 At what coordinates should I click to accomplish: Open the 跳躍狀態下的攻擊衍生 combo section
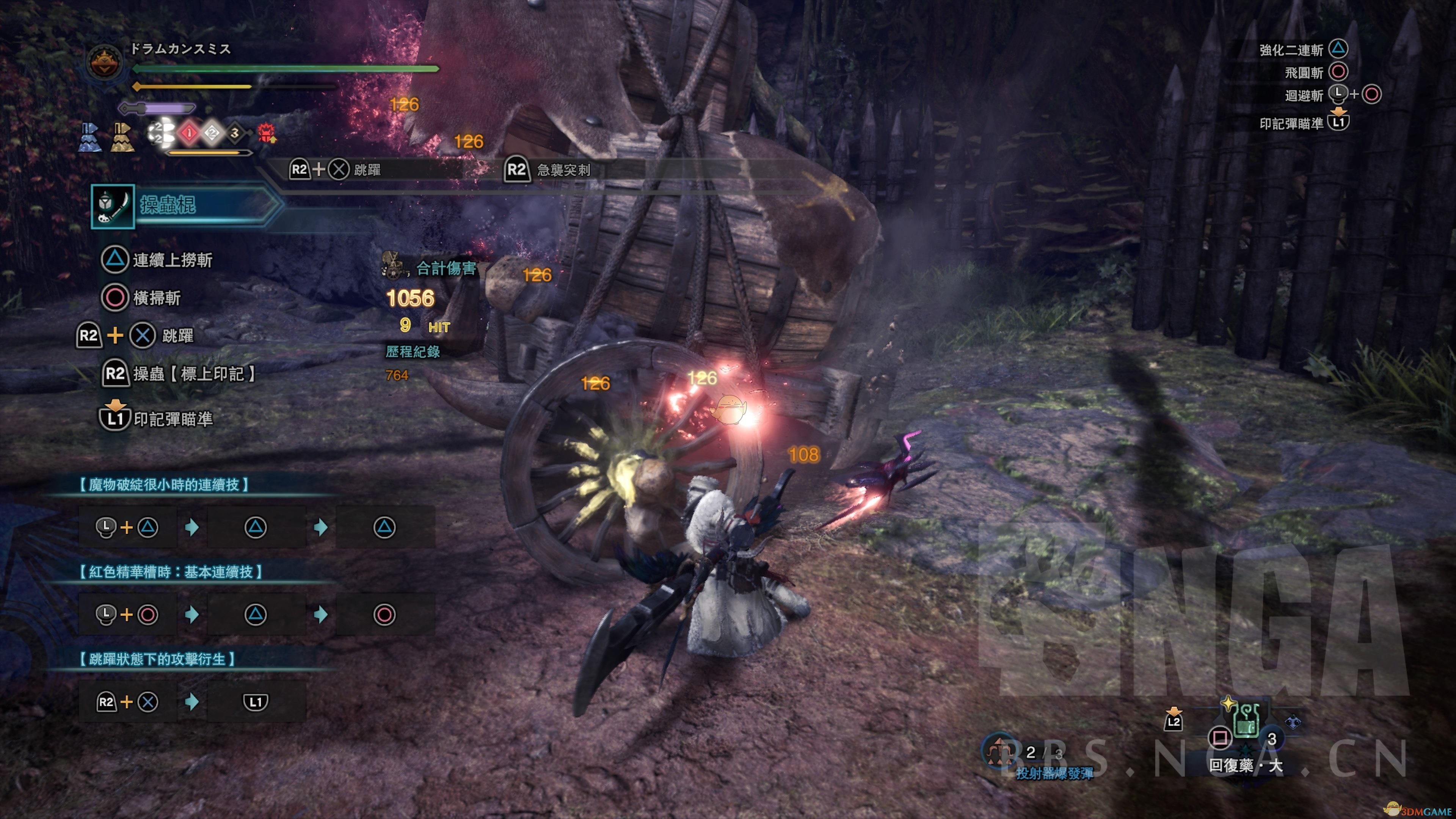pyautogui.click(x=157, y=659)
